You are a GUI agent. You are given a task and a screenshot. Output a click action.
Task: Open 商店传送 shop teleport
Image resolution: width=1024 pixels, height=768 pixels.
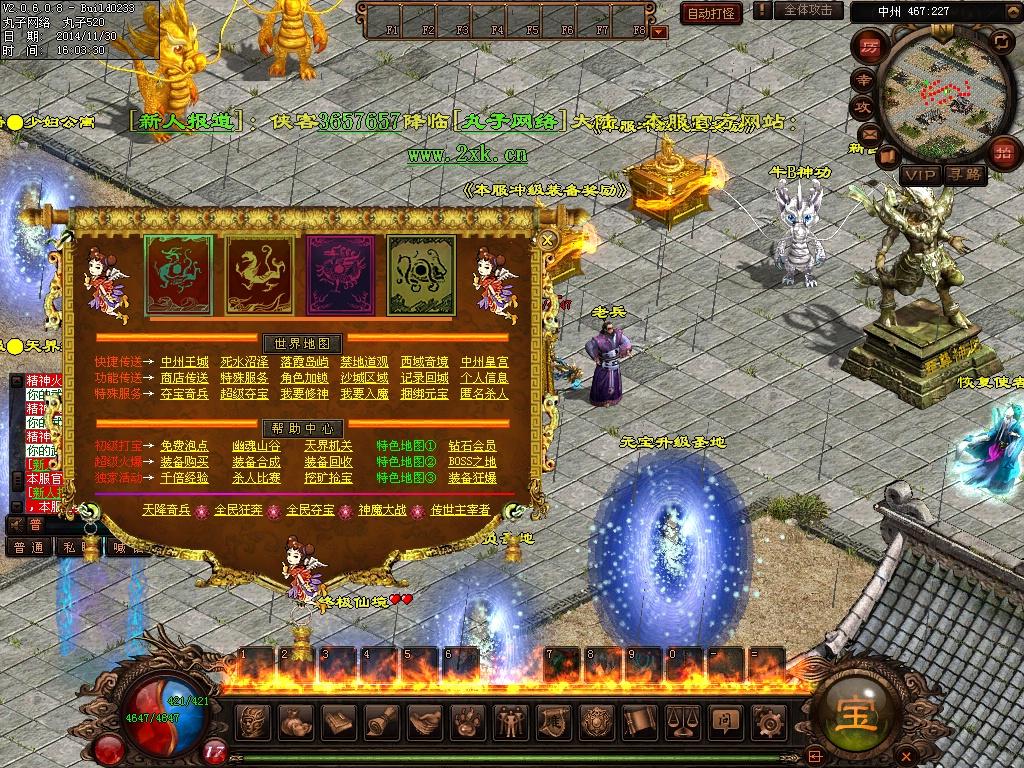point(185,378)
